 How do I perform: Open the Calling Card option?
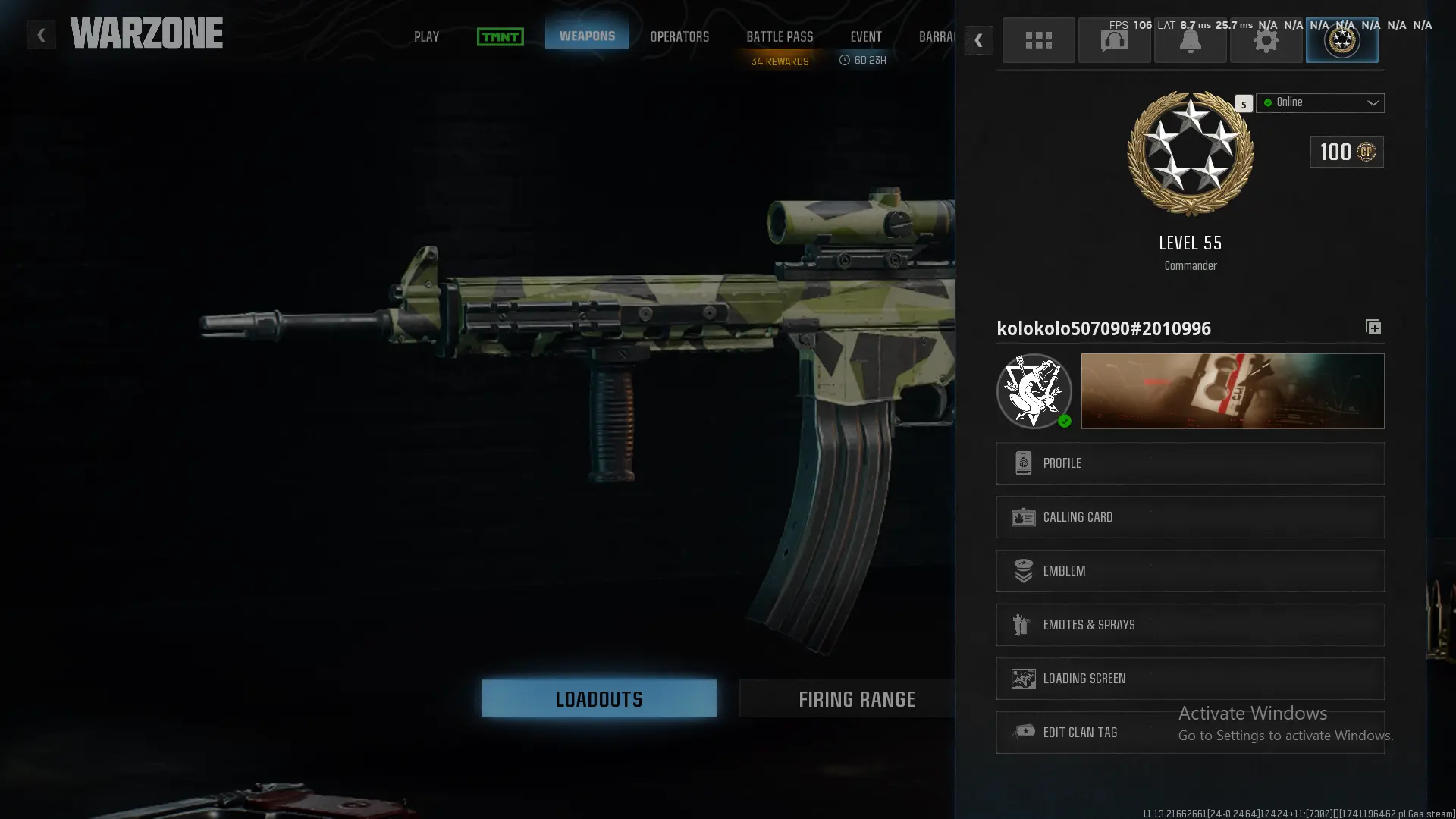pos(1189,516)
